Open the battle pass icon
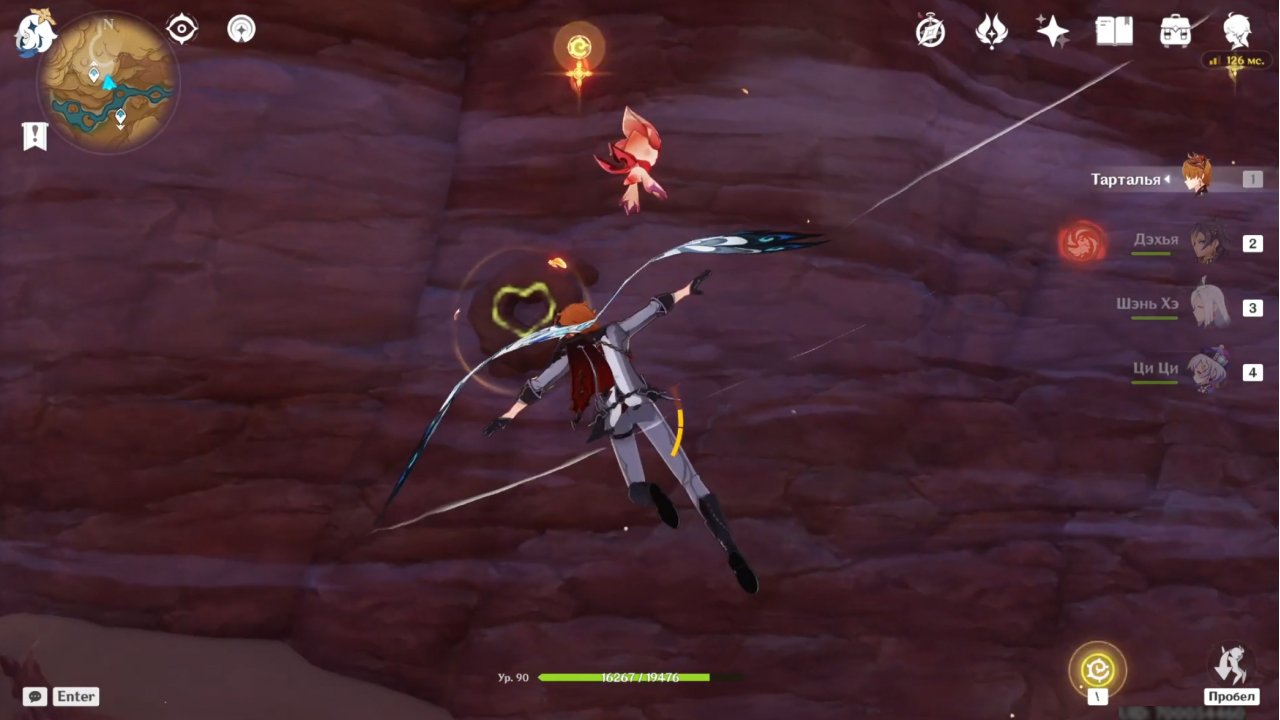 click(991, 32)
